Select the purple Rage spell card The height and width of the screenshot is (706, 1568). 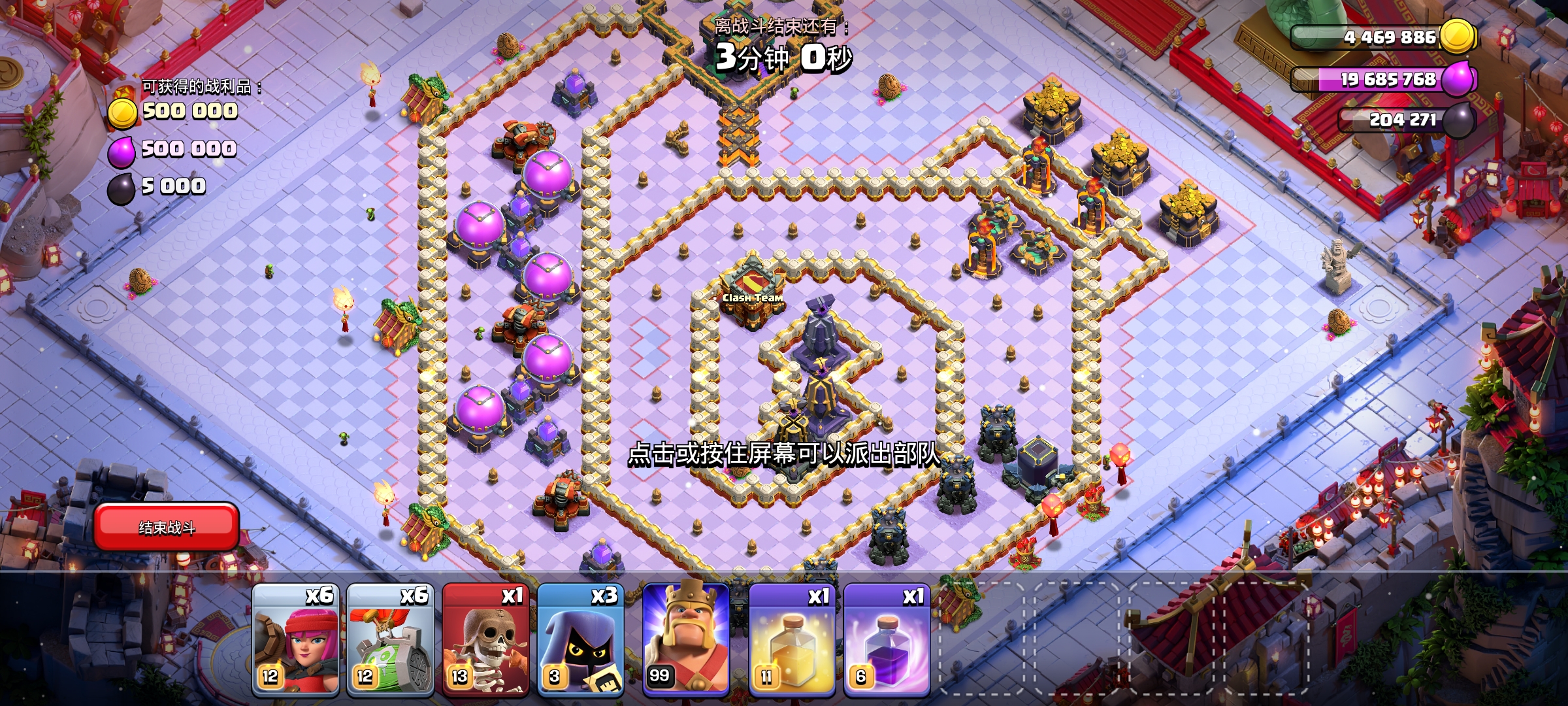click(x=887, y=639)
